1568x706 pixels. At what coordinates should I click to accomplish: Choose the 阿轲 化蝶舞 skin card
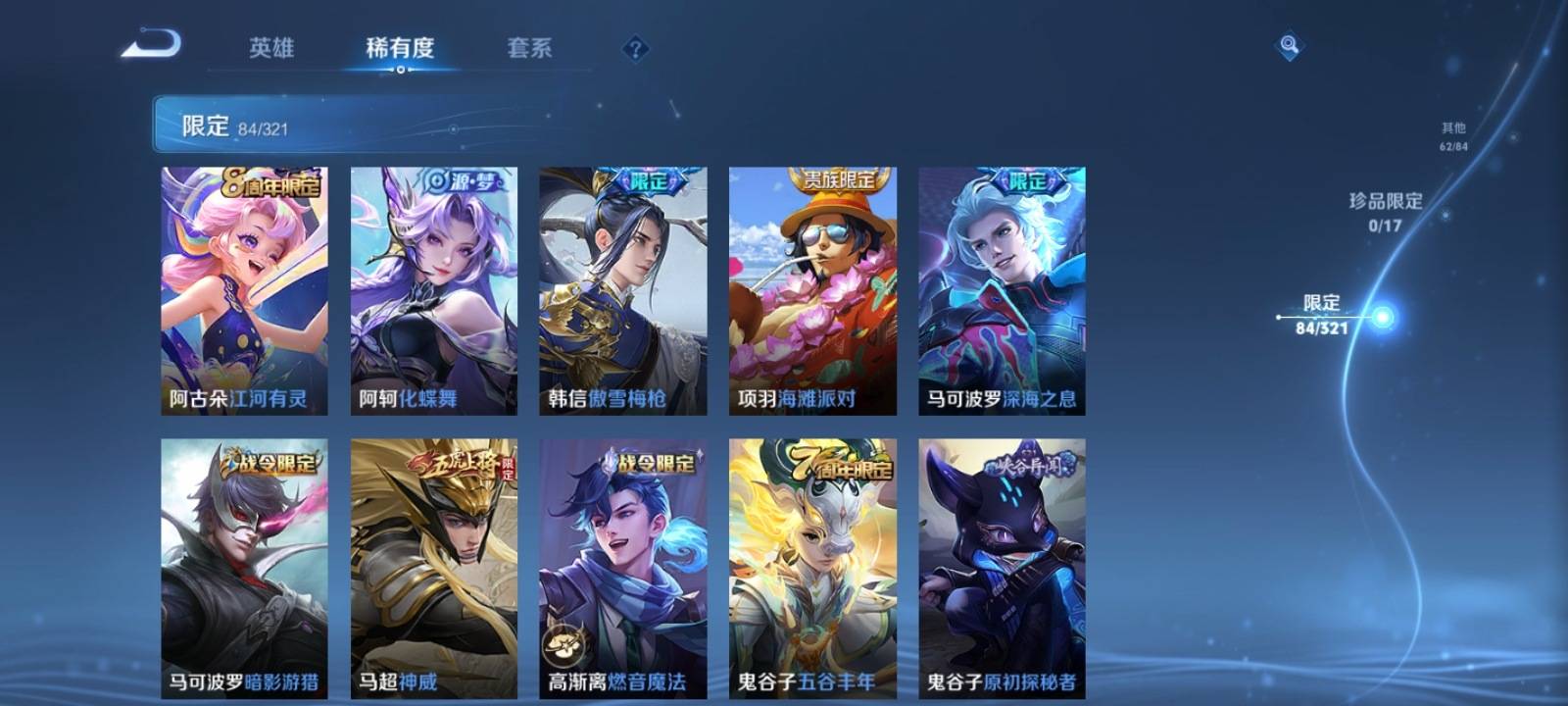pos(434,290)
